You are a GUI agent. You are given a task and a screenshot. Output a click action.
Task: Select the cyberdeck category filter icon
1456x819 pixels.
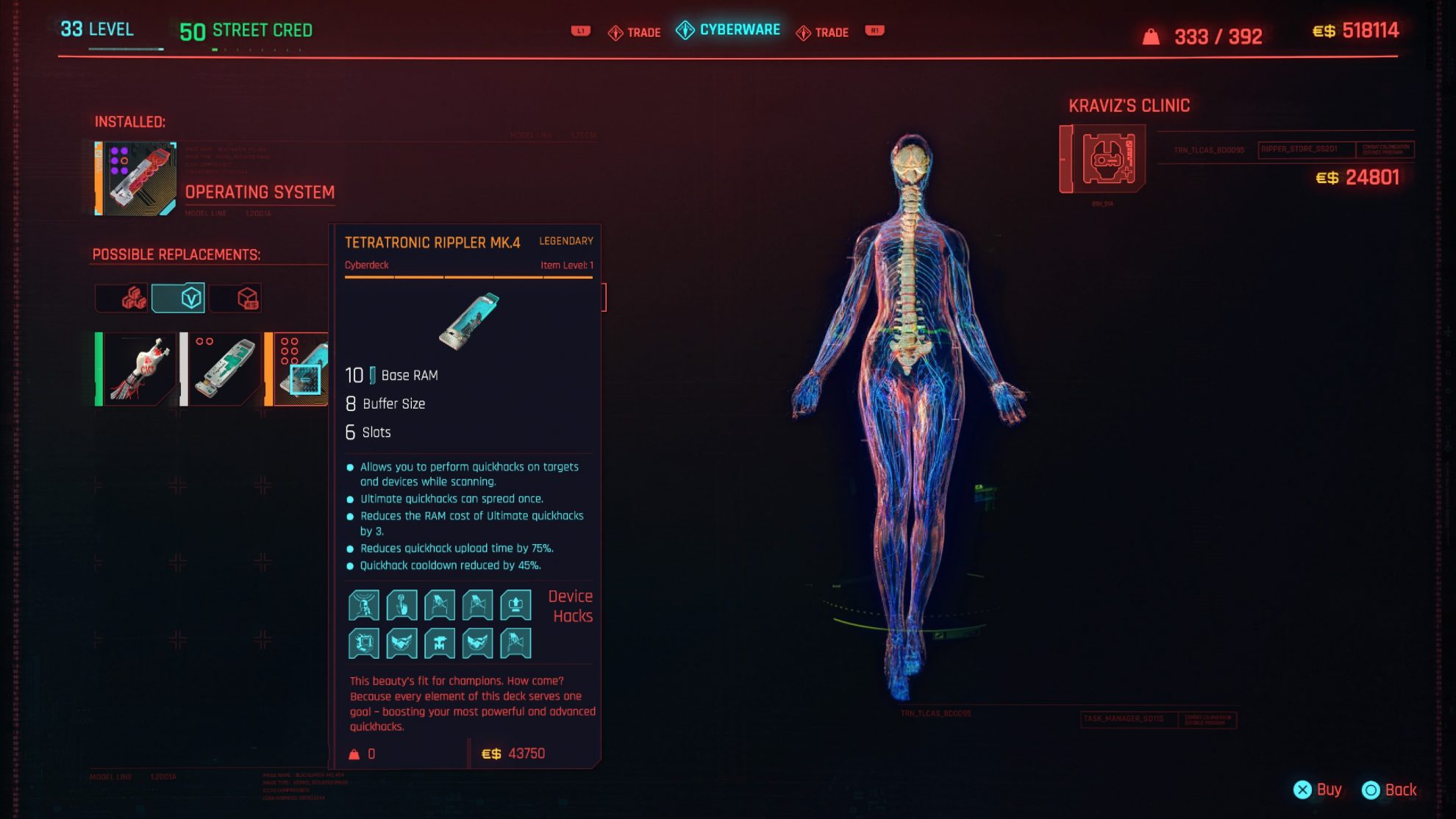(x=178, y=298)
